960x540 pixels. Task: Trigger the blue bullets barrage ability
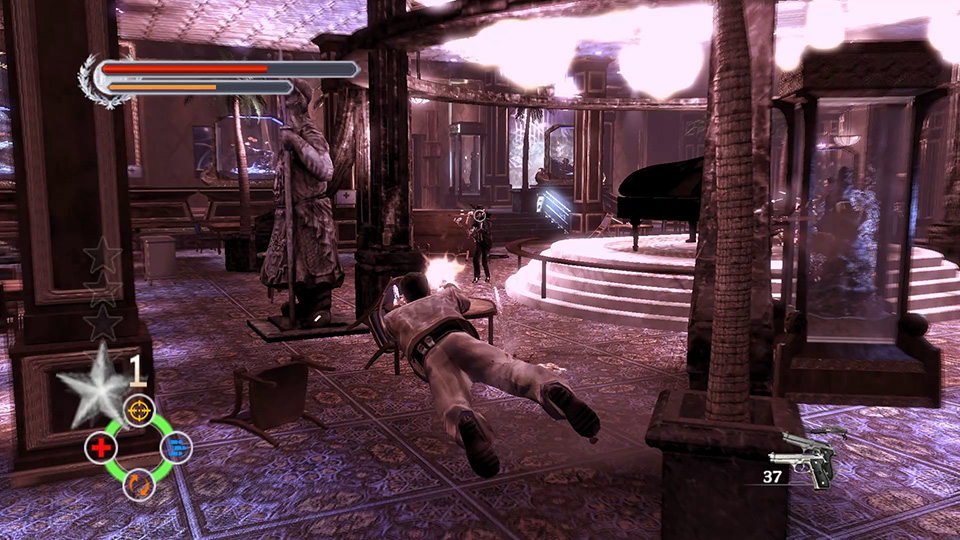(x=176, y=449)
